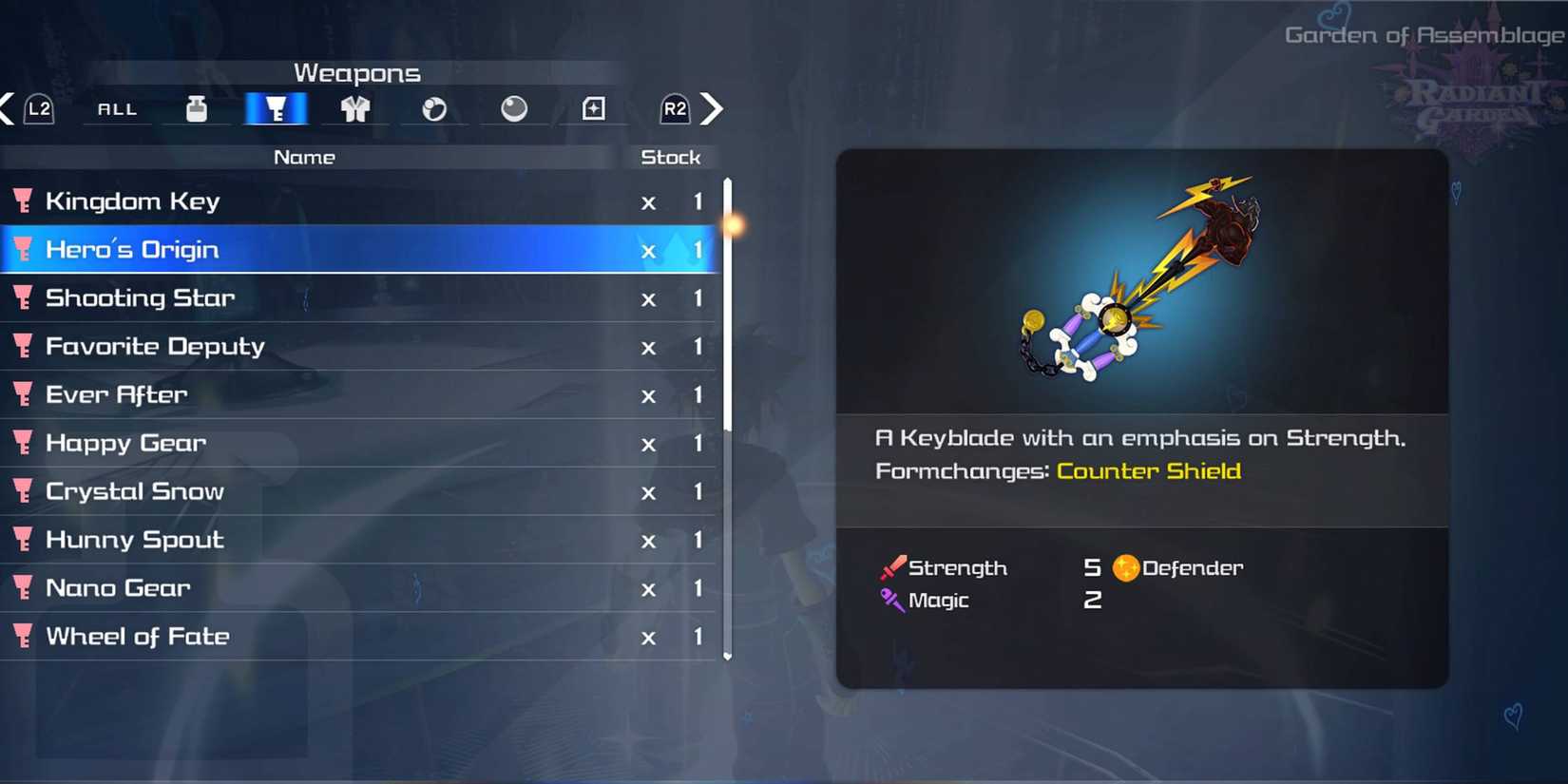This screenshot has height=784, width=1568.
Task: Expand the Stock column header
Action: pyautogui.click(x=671, y=157)
